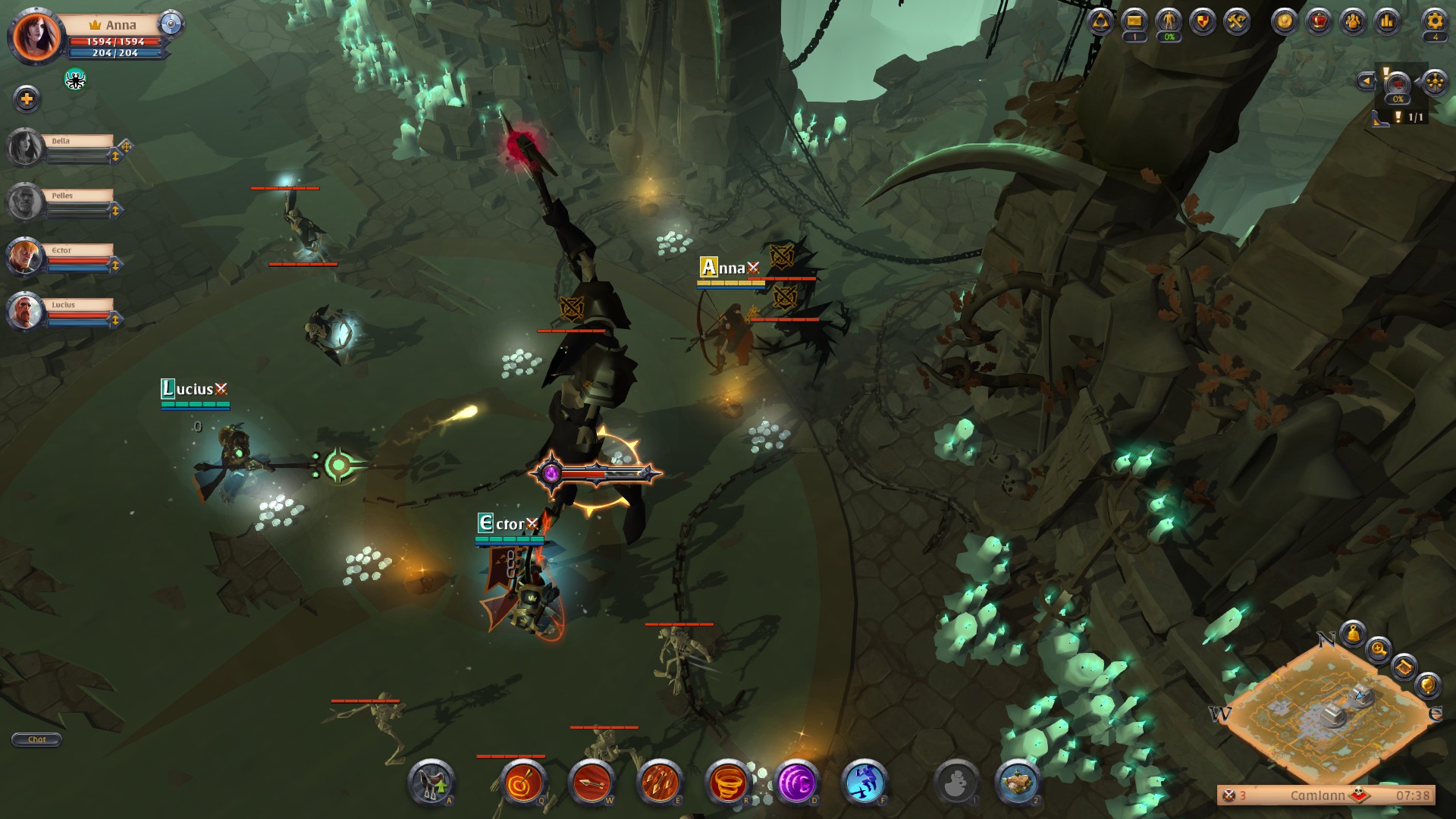Cast the multi-arrow volley ability

(x=660, y=782)
